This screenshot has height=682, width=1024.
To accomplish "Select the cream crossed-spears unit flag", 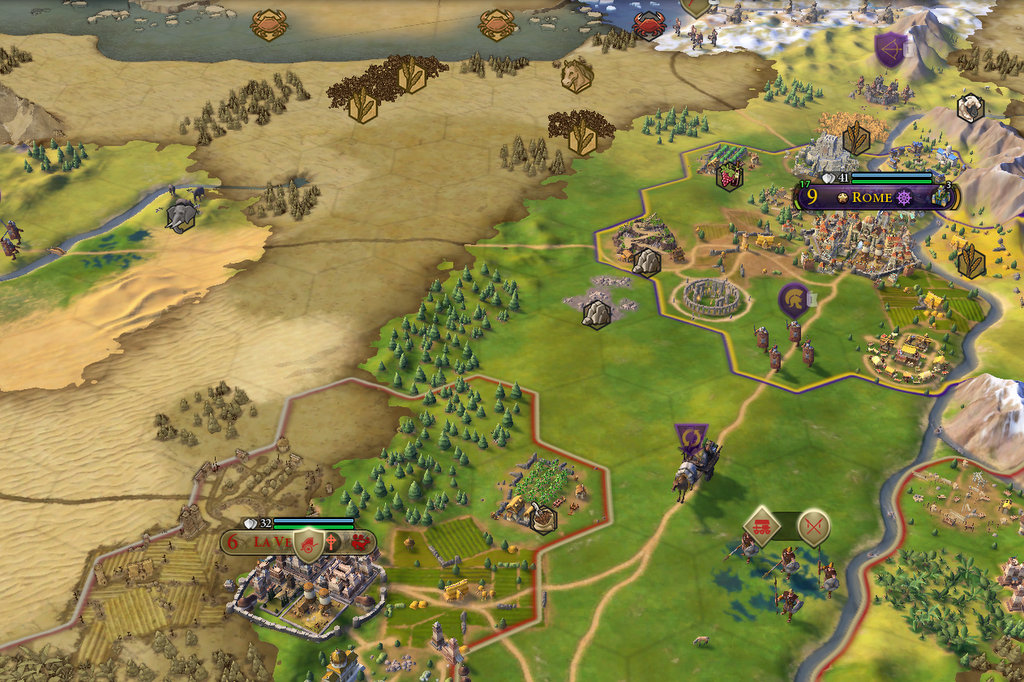I will pos(814,525).
